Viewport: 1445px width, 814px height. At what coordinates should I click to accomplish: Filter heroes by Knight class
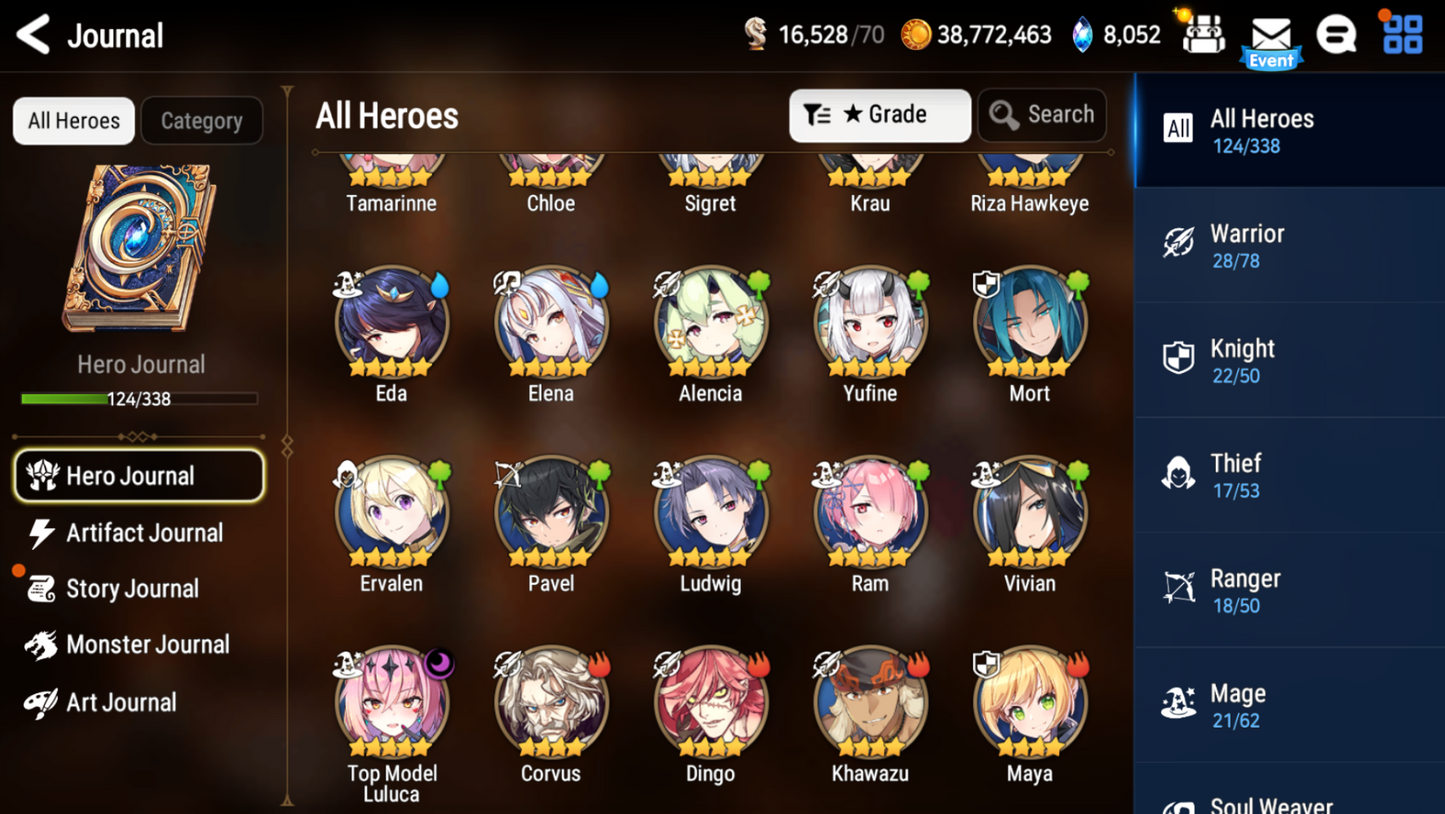point(1289,360)
